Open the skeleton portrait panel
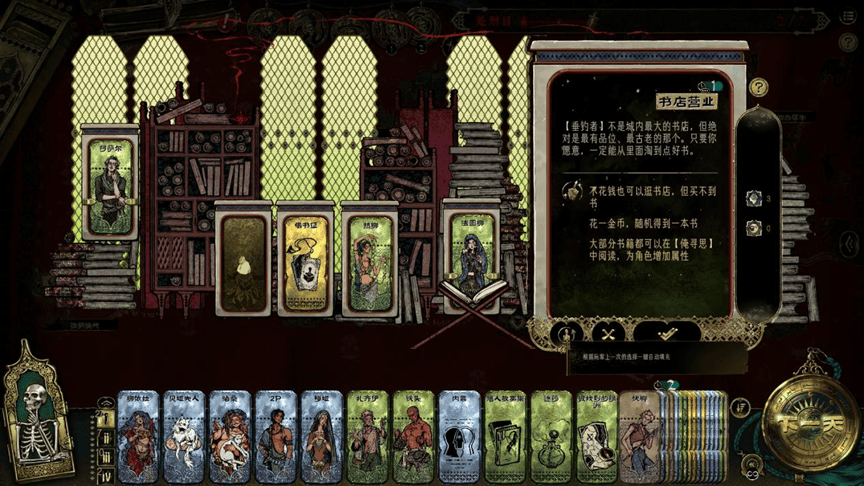Screen dimensions: 864x486 click(38, 410)
